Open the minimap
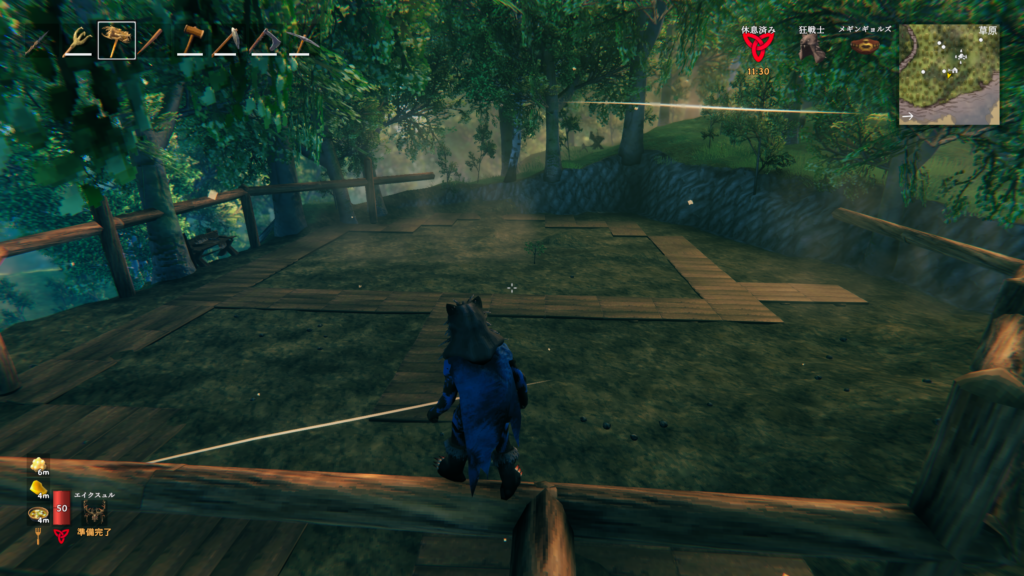Viewport: 1024px width, 576px height. point(949,74)
